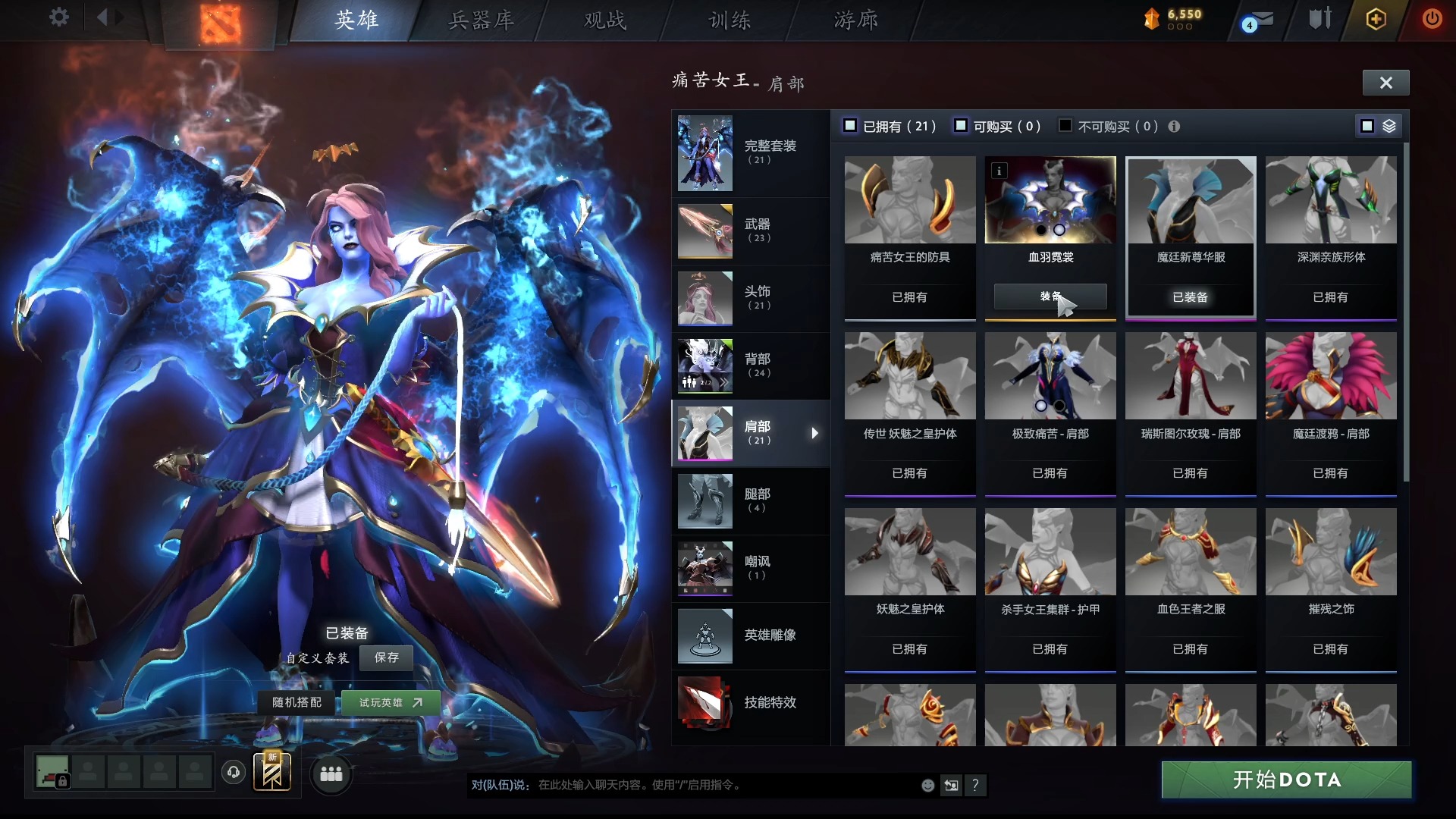
Task: Expand the 背部 item slot section
Action: 751,366
